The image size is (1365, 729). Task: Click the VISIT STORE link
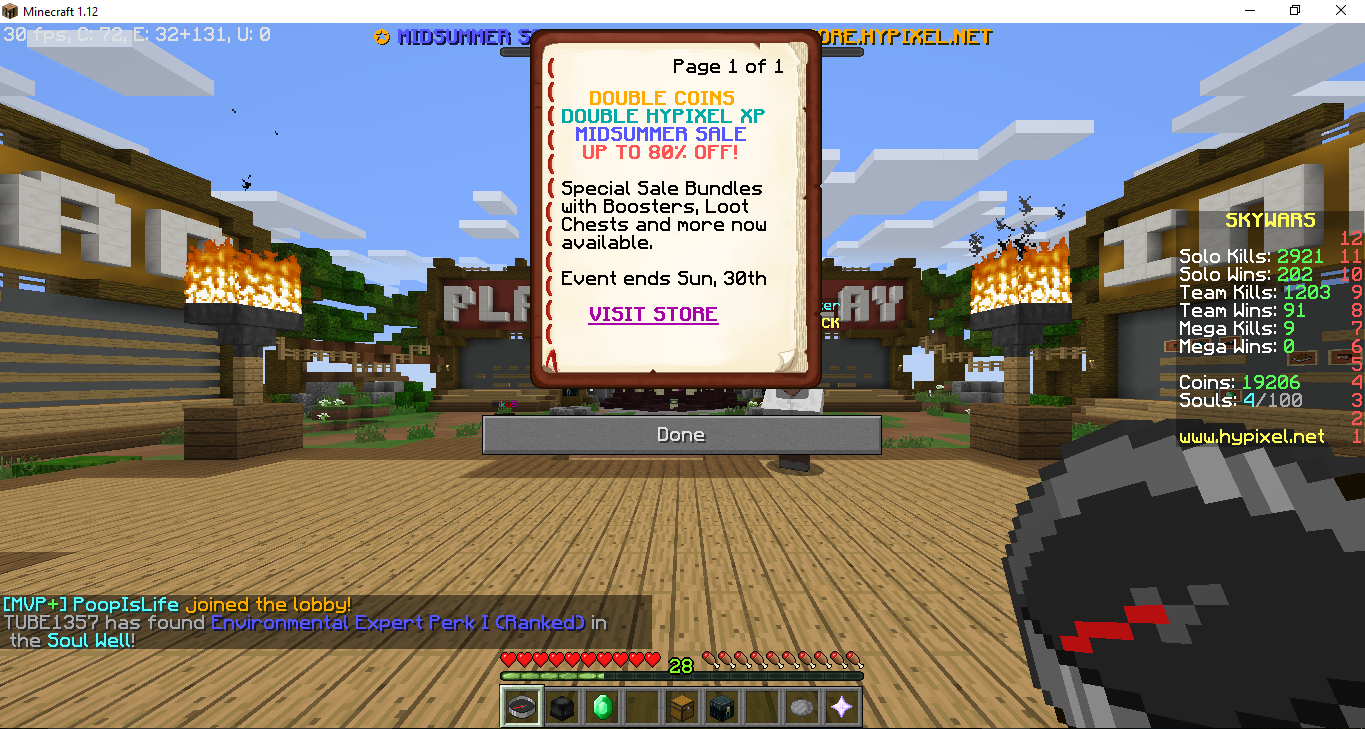[x=652, y=314]
